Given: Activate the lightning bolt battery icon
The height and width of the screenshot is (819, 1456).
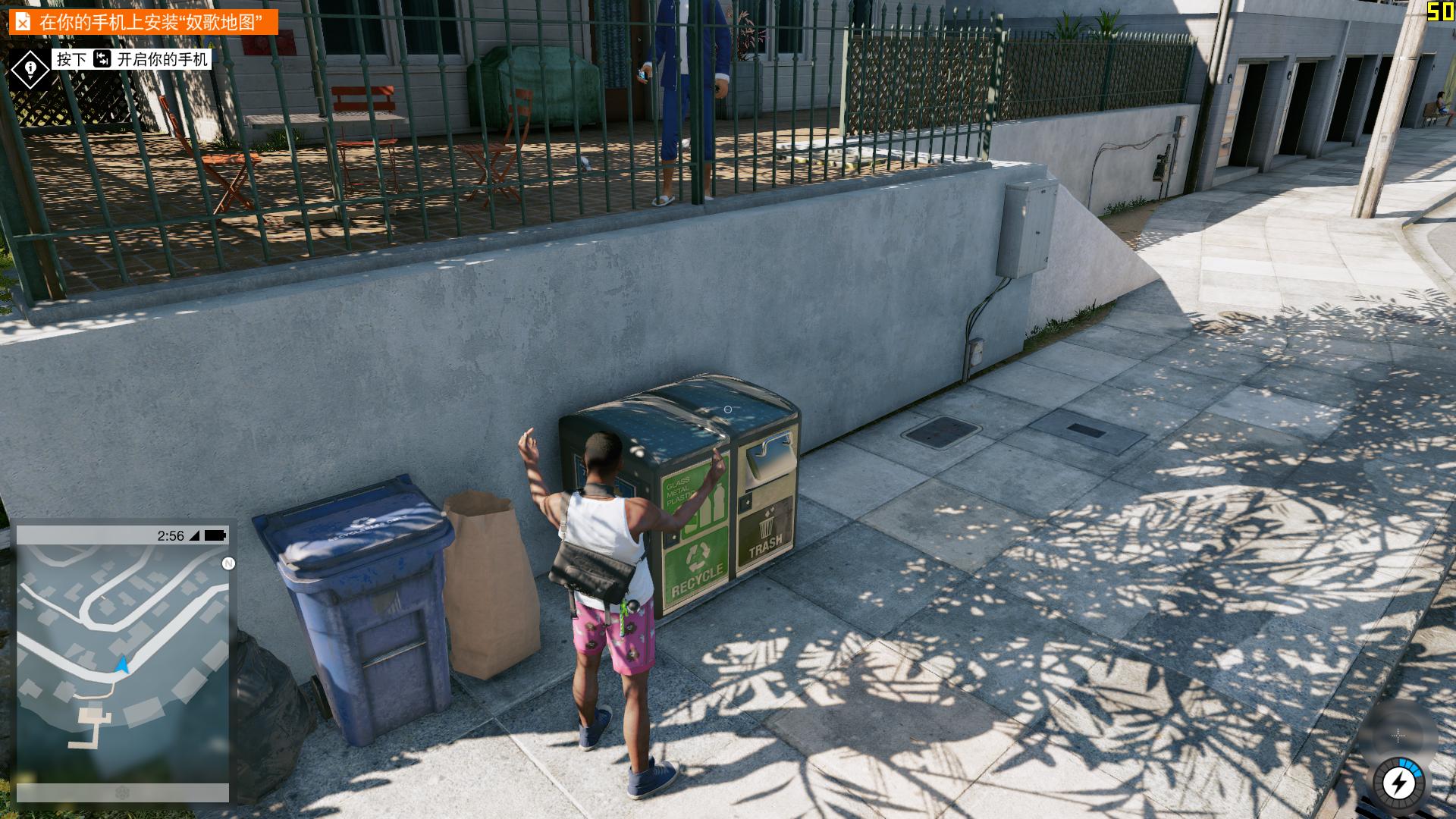Looking at the screenshot, I should point(1398,783).
